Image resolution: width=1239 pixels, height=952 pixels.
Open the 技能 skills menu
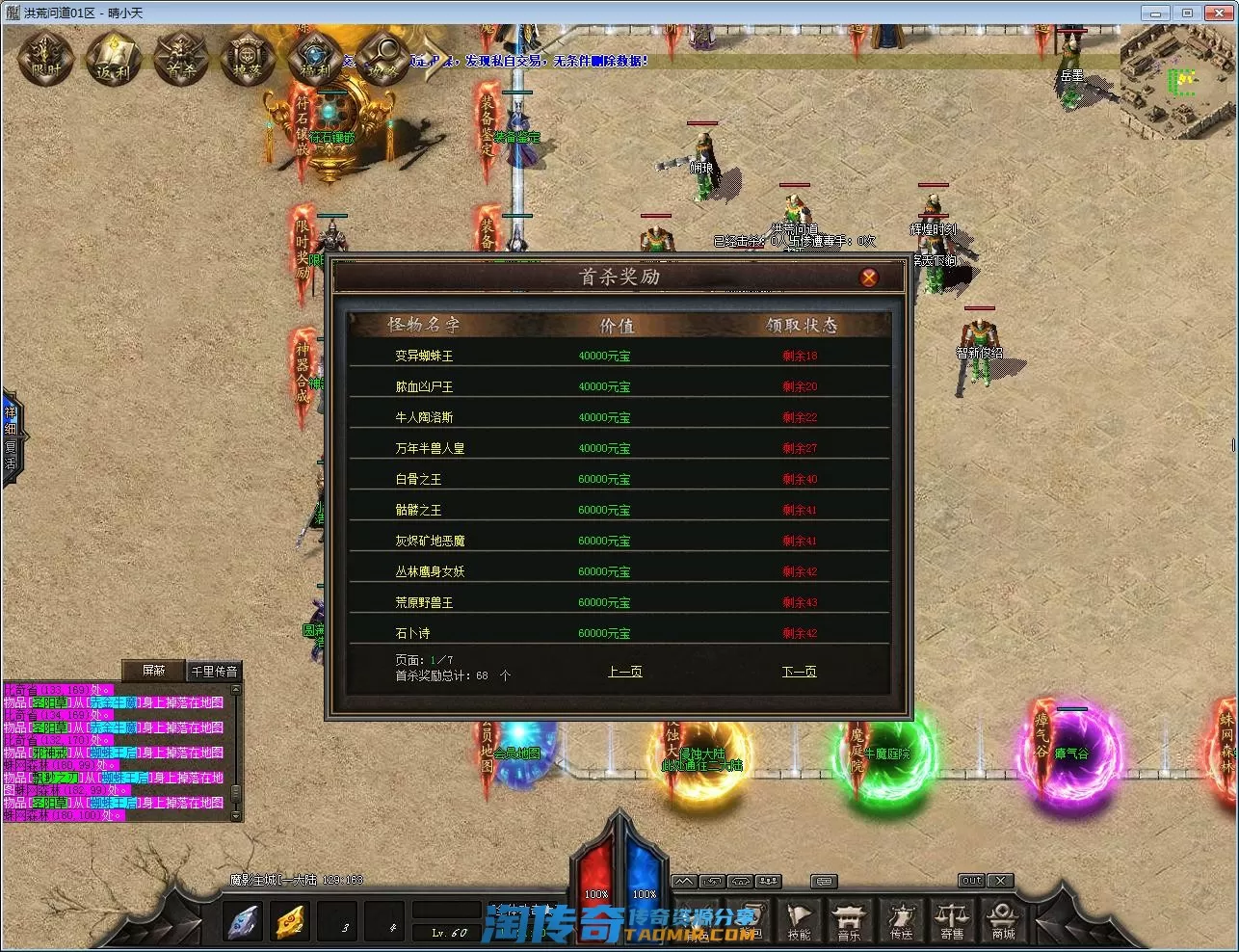click(x=799, y=920)
